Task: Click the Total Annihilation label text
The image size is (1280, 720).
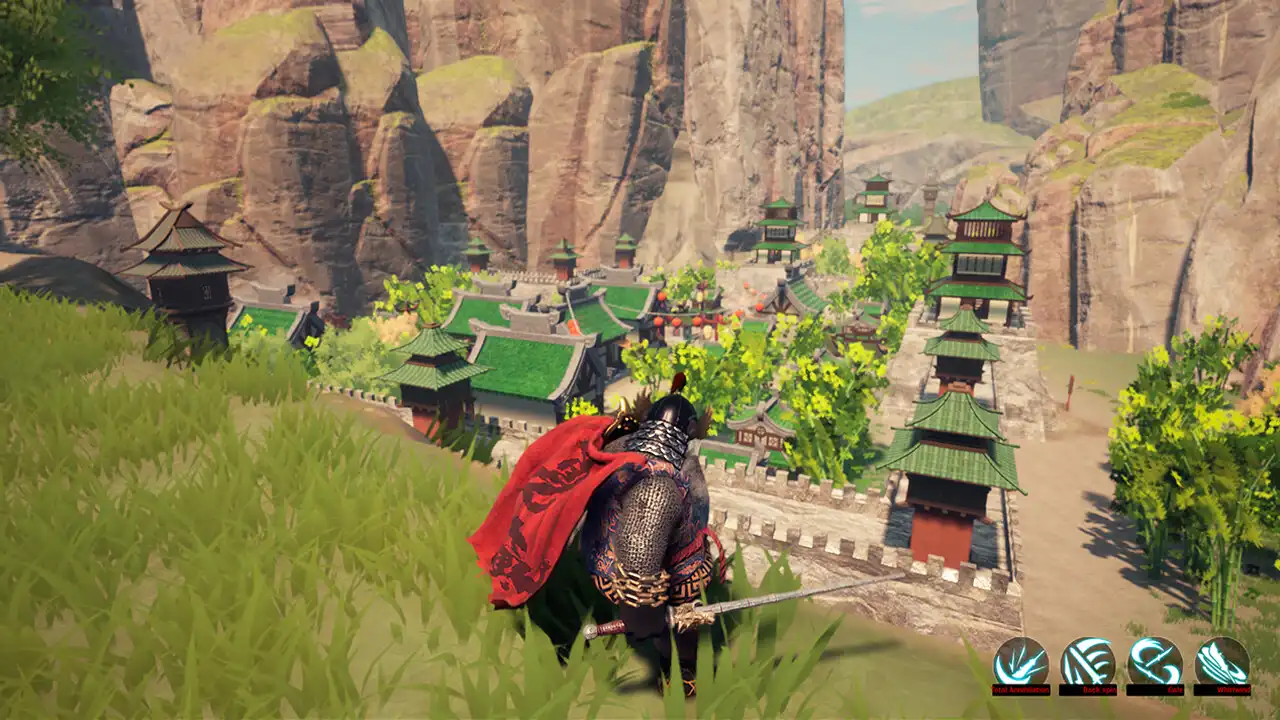Action: 1023,690
